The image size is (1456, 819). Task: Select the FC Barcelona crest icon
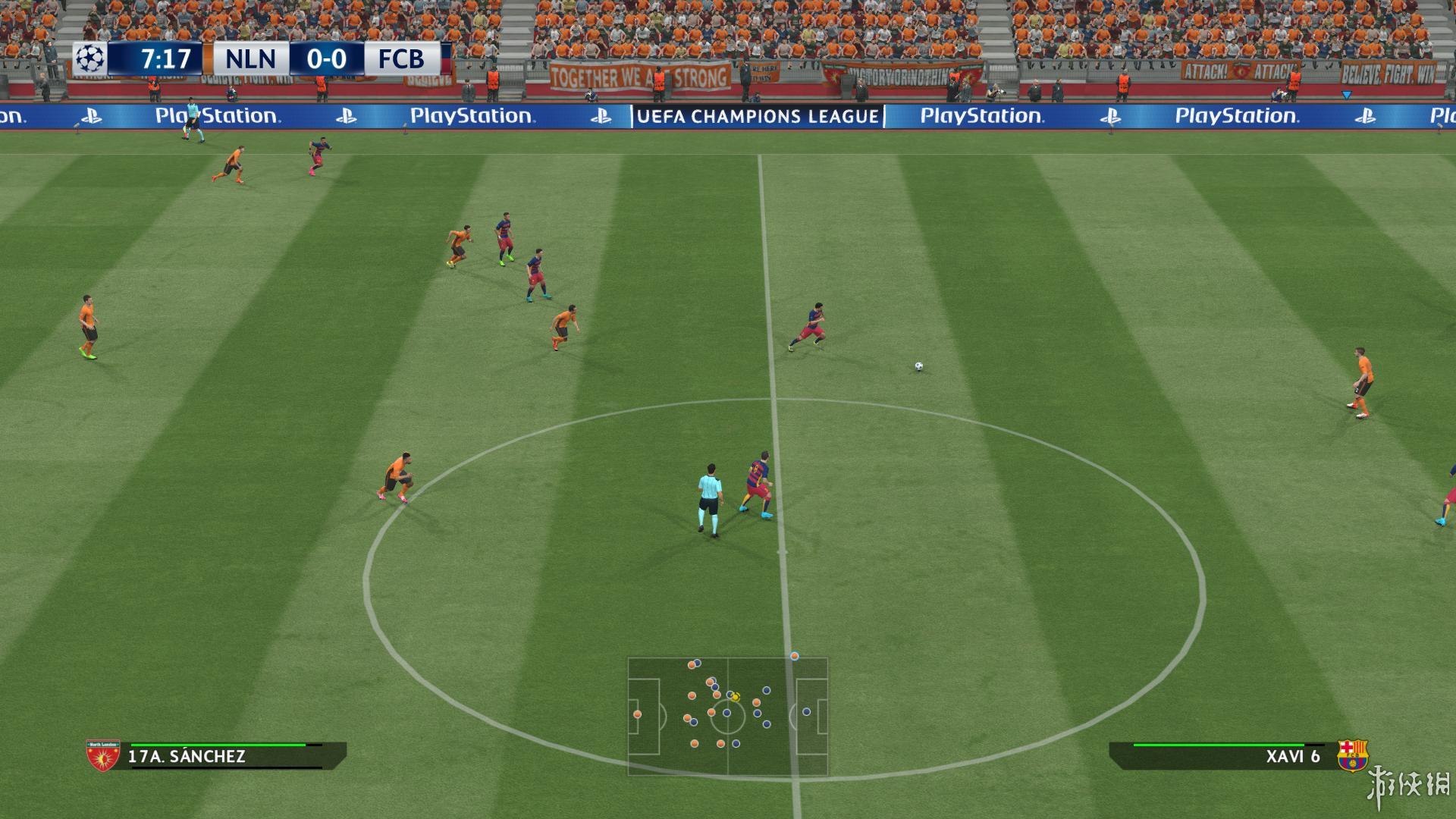[1352, 755]
